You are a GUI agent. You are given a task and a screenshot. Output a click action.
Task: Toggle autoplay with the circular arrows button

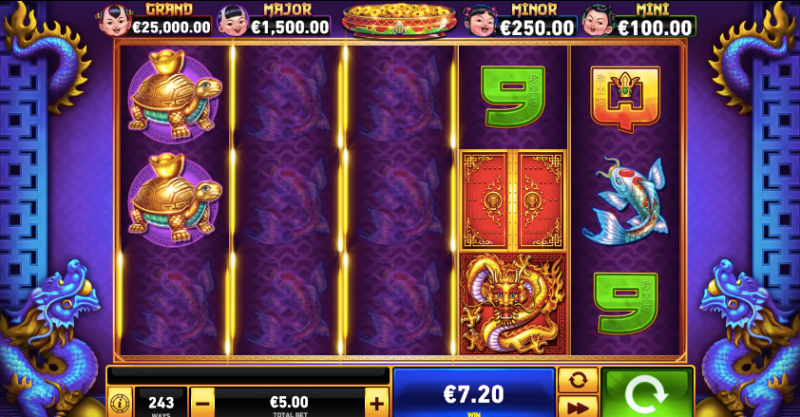tap(577, 381)
